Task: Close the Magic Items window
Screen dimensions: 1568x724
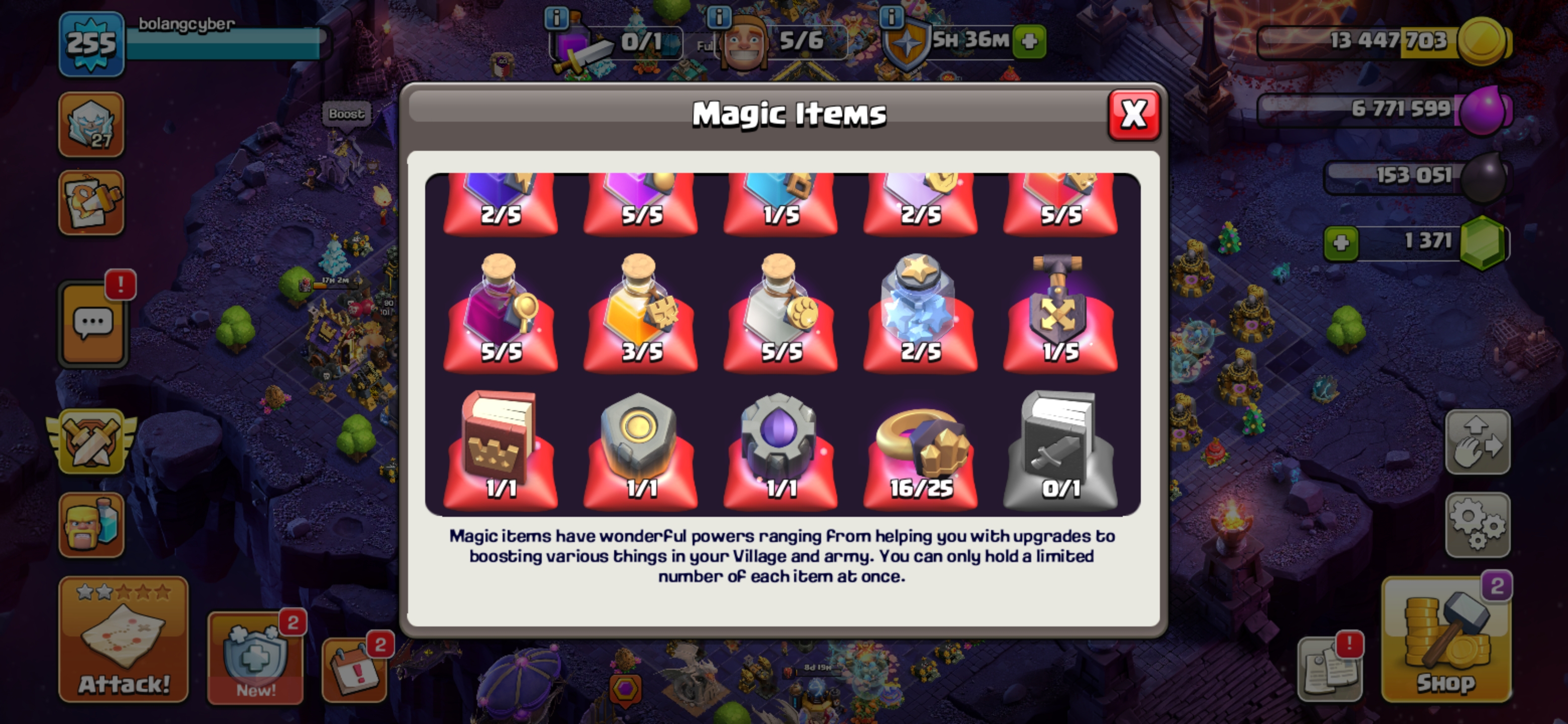Action: [1133, 115]
